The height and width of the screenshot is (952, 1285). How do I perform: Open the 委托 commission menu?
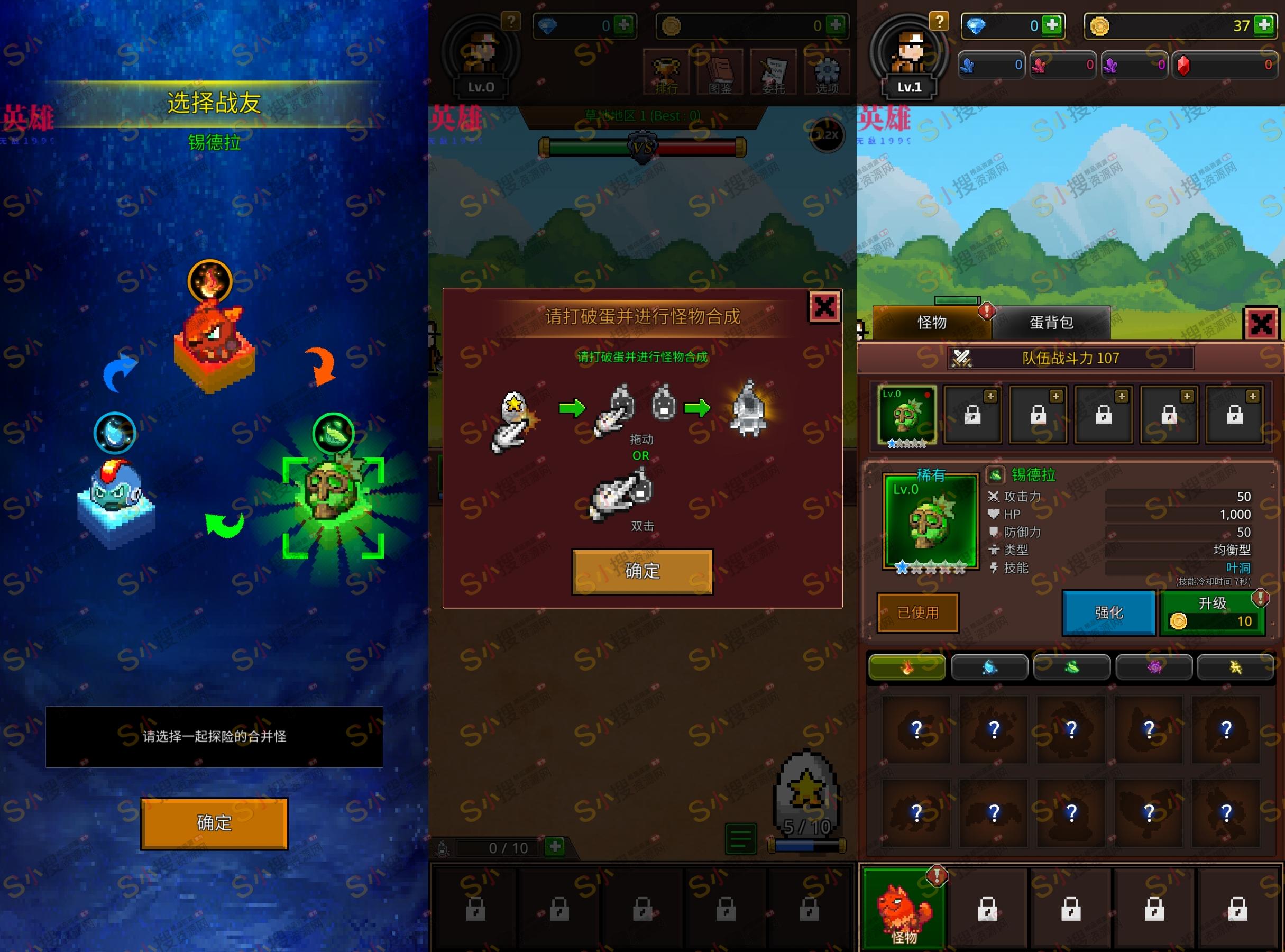point(773,72)
